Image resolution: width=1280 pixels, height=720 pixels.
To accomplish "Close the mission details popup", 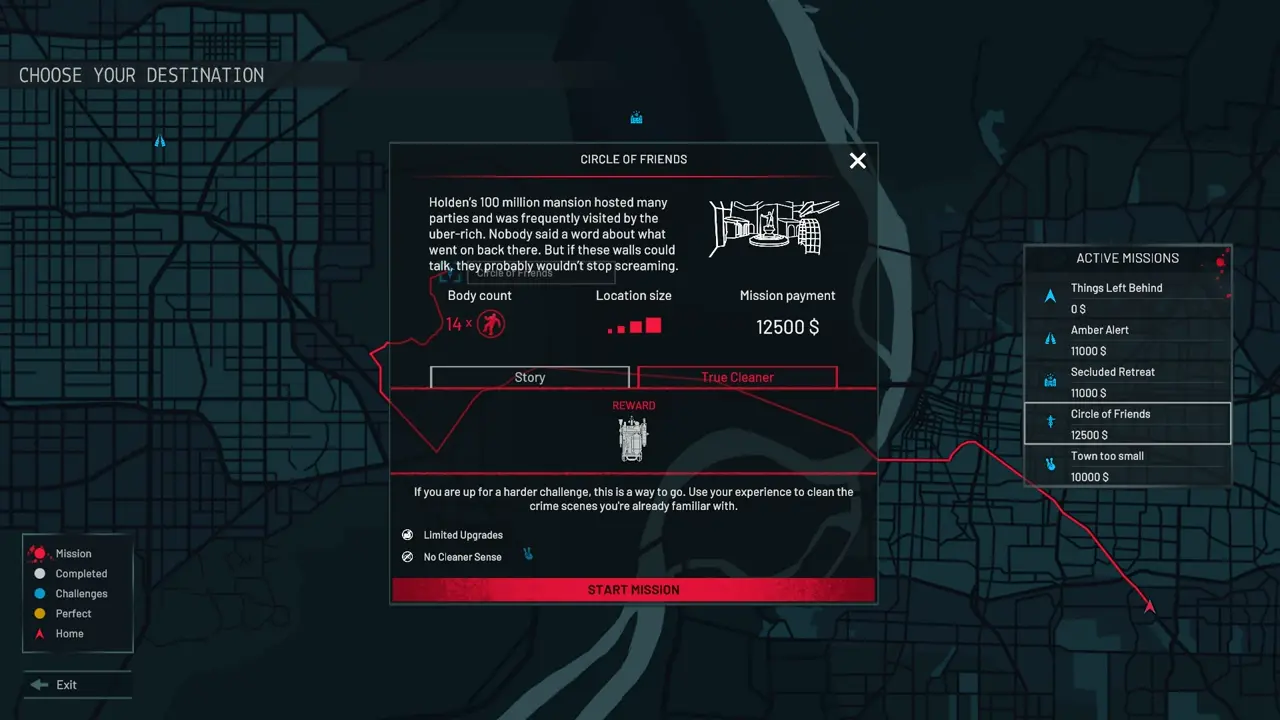I will (x=857, y=161).
